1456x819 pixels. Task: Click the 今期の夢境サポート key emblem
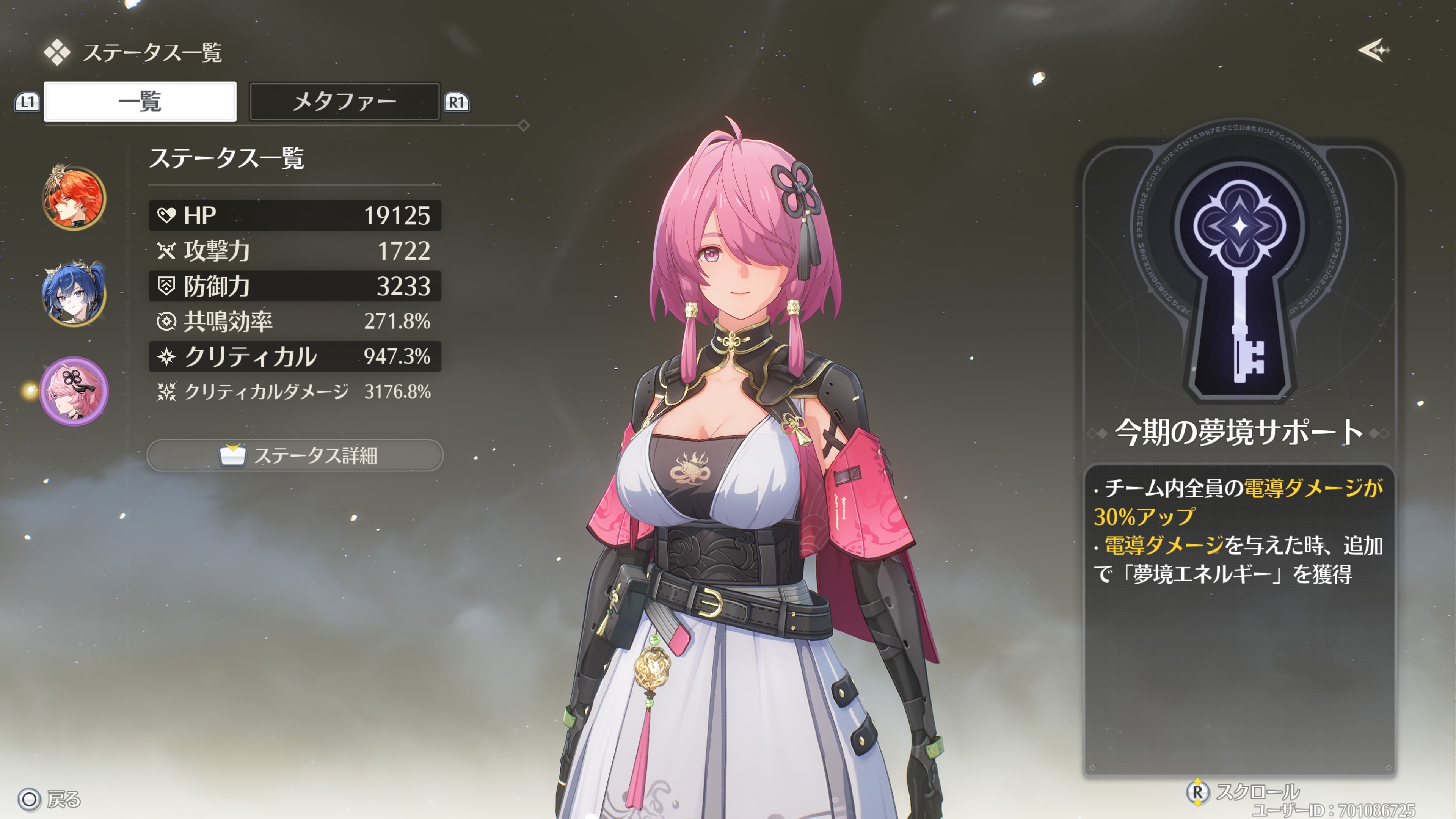point(1239,266)
